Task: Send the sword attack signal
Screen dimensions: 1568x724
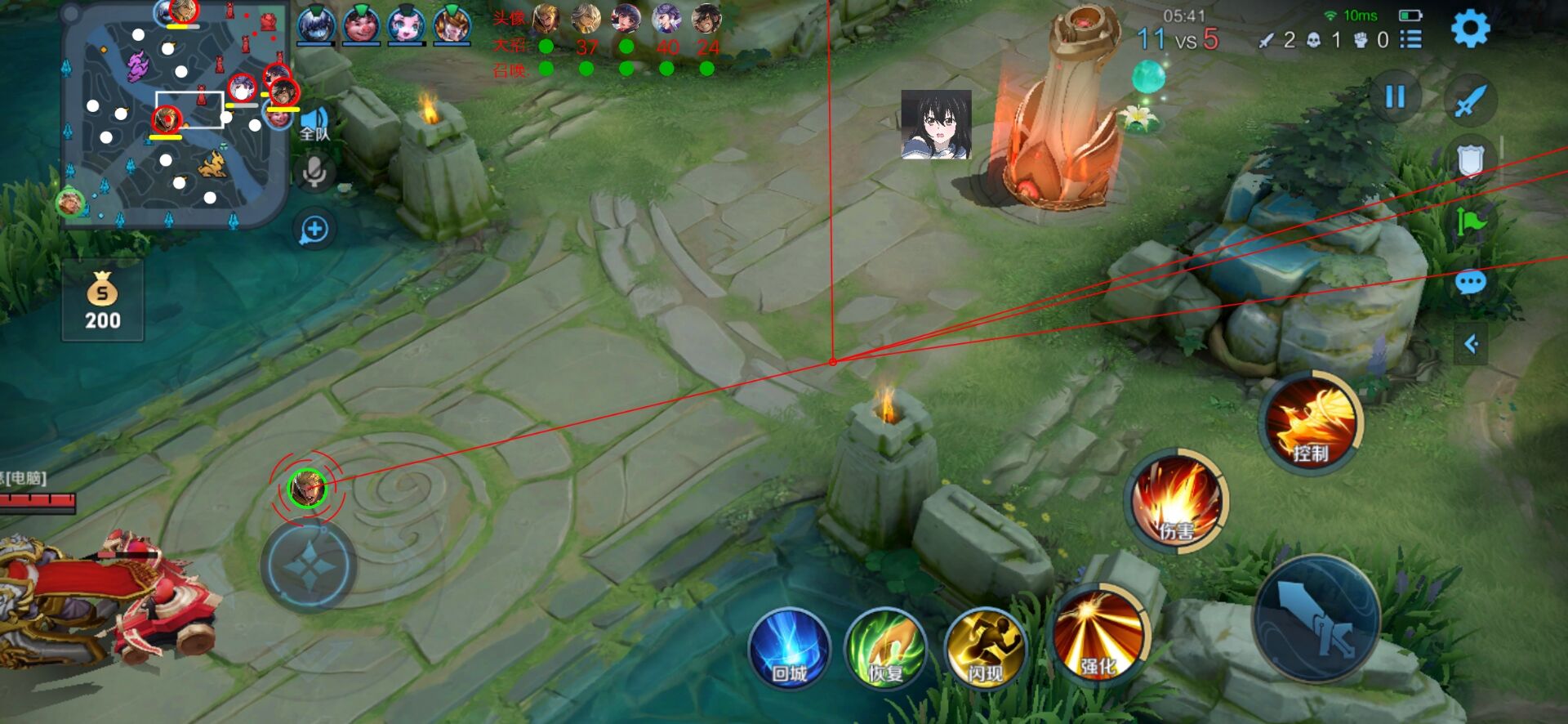Action: (x=1470, y=101)
